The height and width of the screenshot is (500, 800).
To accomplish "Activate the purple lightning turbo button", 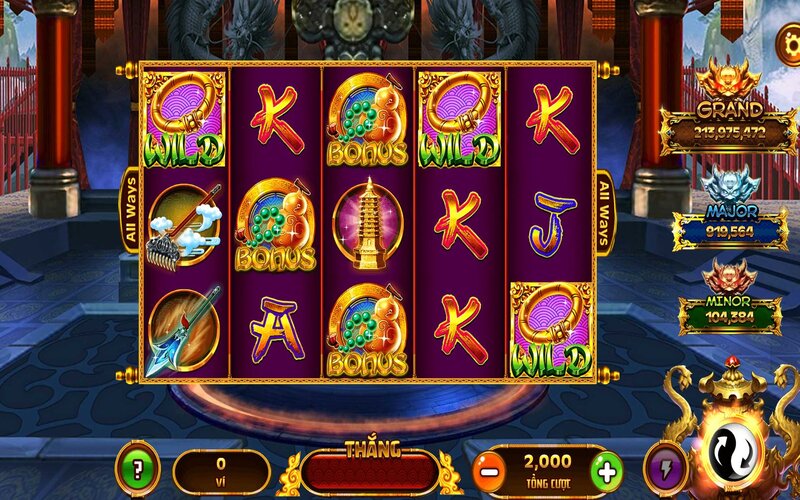I will click(x=663, y=469).
